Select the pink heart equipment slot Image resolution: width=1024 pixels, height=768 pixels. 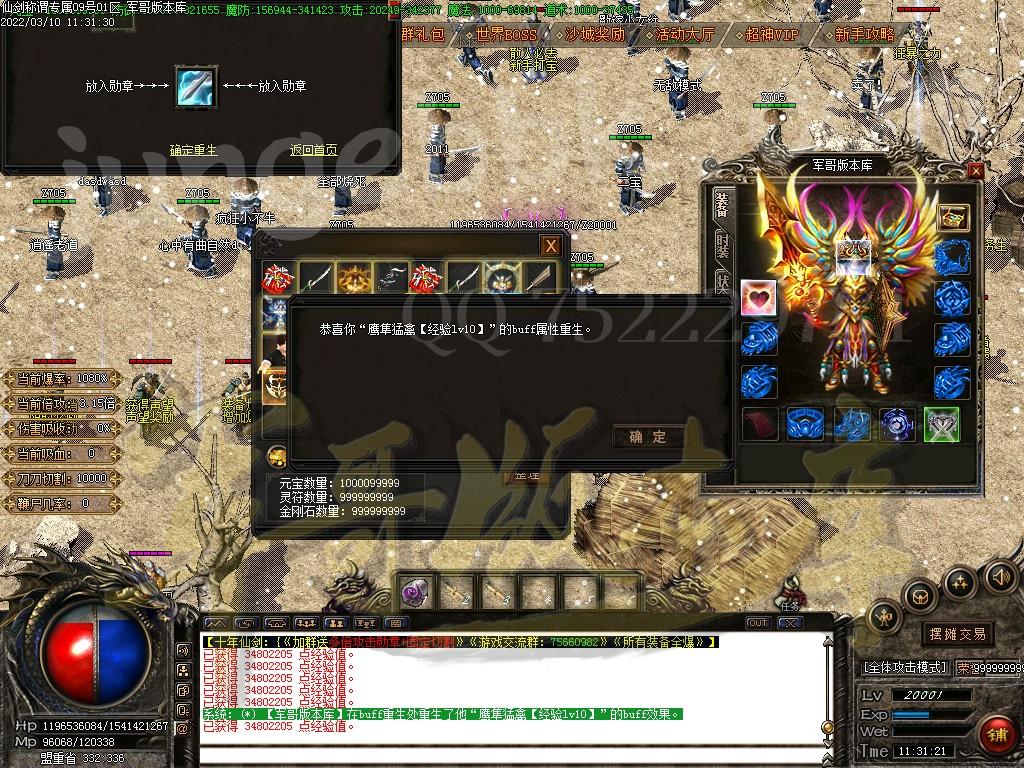coord(758,298)
